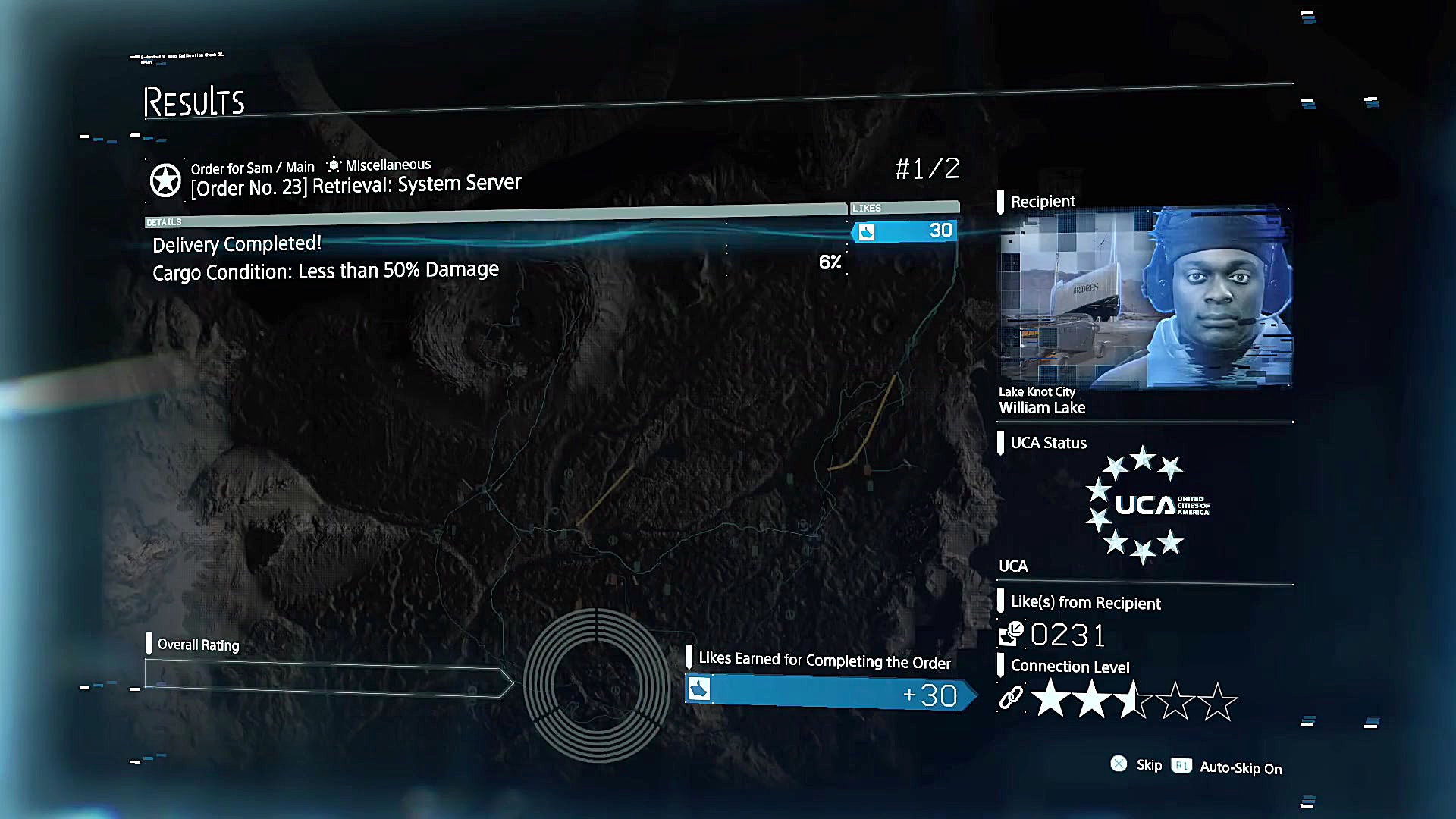Screen dimensions: 1456x819
Task: Click the thumbs-up icon on the Likes bar
Action: tap(868, 232)
